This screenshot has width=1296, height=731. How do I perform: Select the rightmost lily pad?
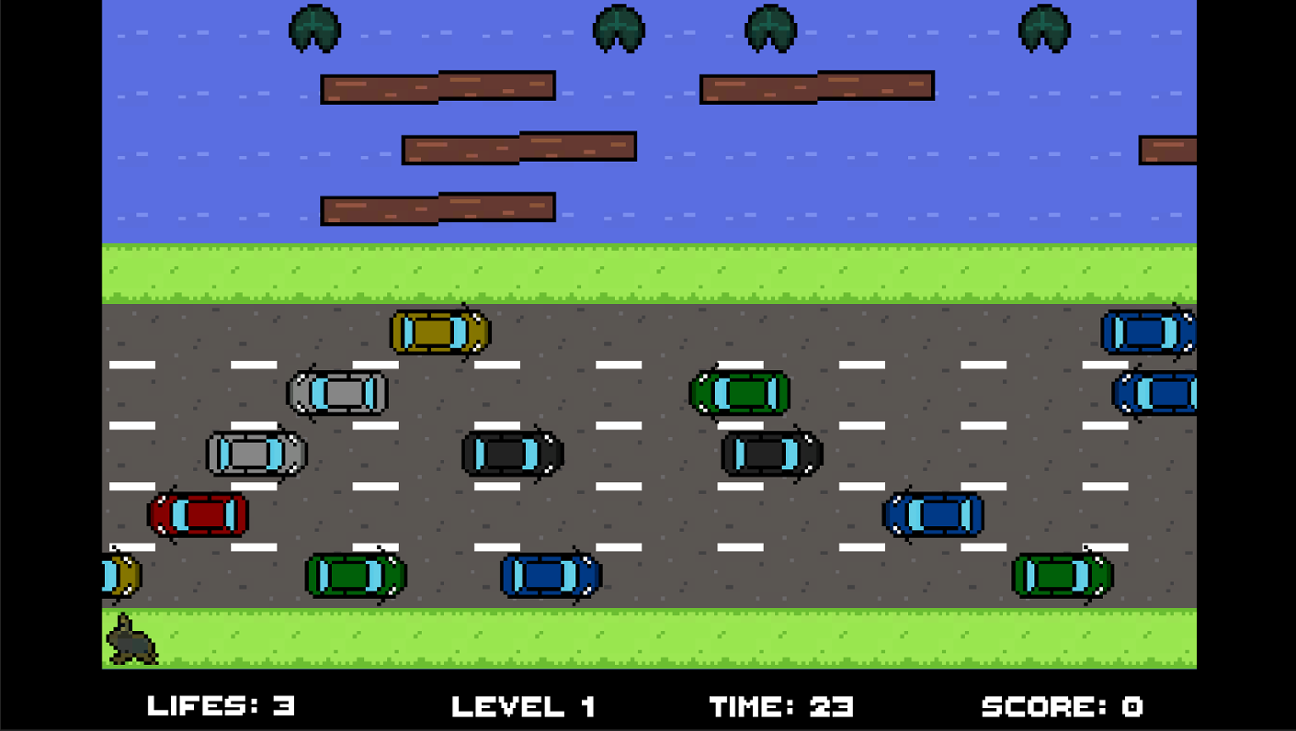1043,28
